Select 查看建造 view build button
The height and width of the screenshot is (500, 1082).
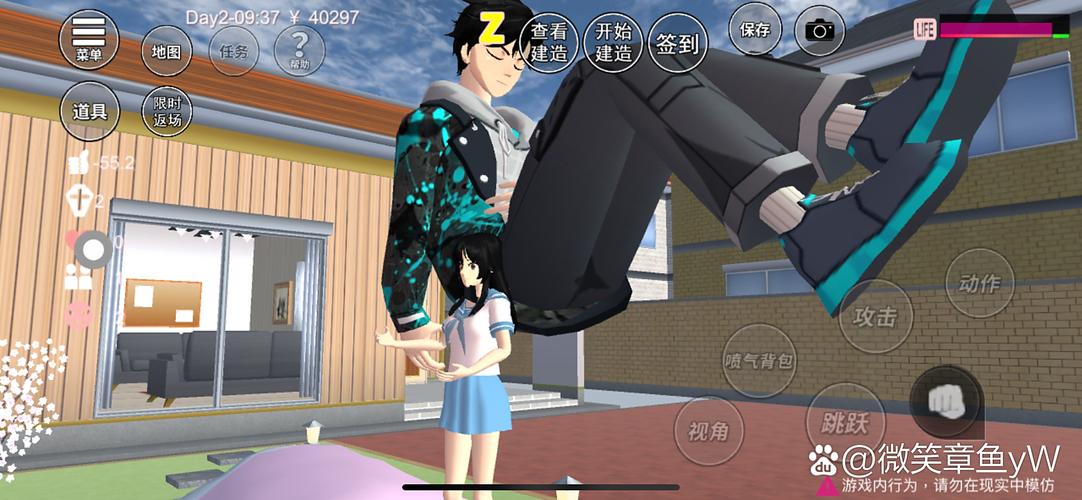click(x=549, y=44)
